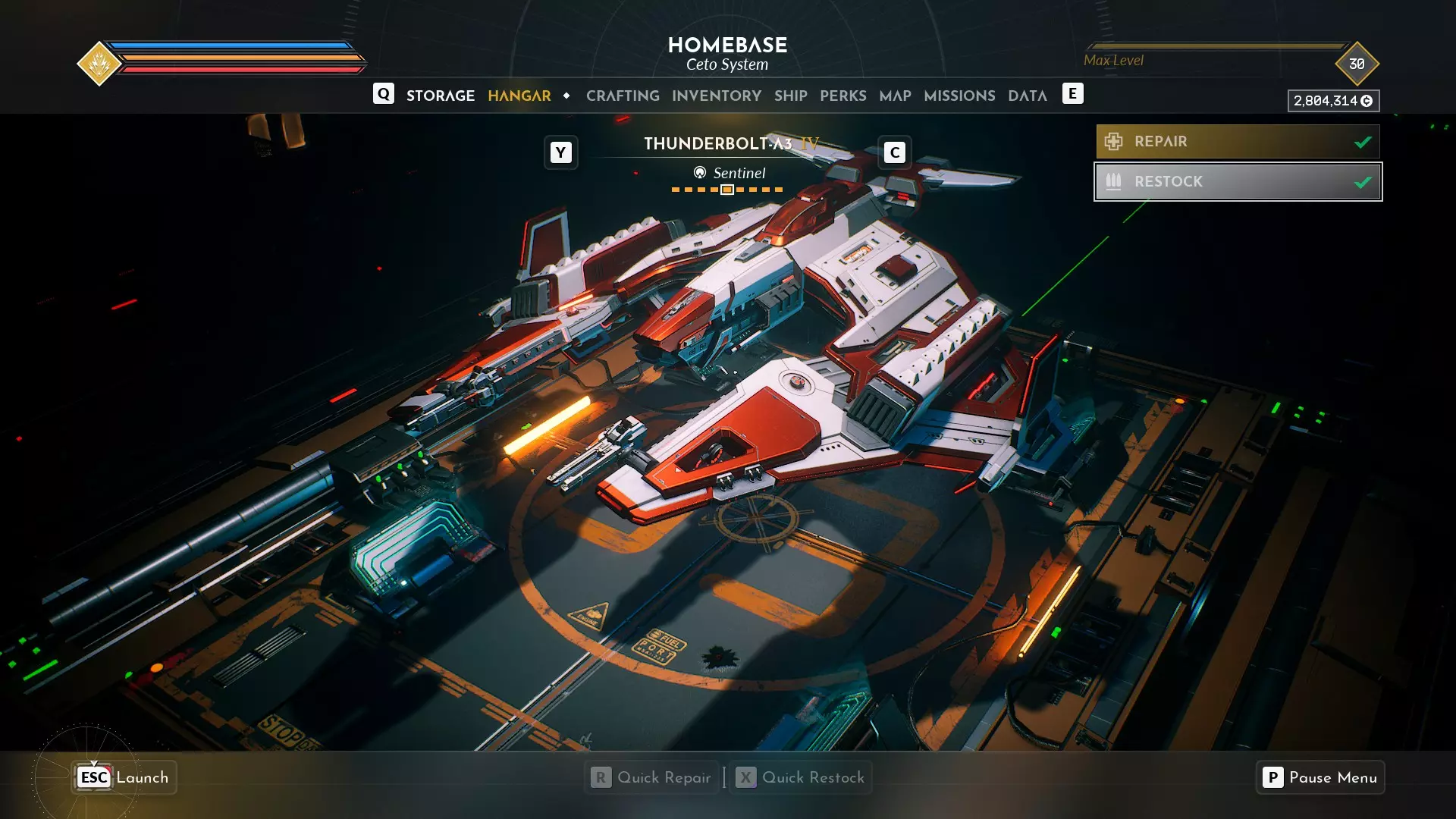This screenshot has height=819, width=1456.
Task: Open the Crafting tab
Action: [623, 96]
